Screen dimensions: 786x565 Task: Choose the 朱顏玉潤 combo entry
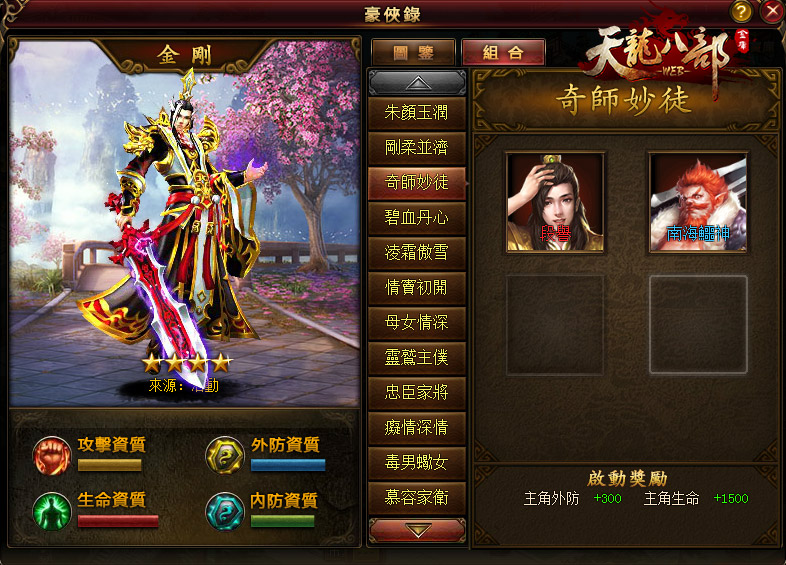tap(417, 113)
